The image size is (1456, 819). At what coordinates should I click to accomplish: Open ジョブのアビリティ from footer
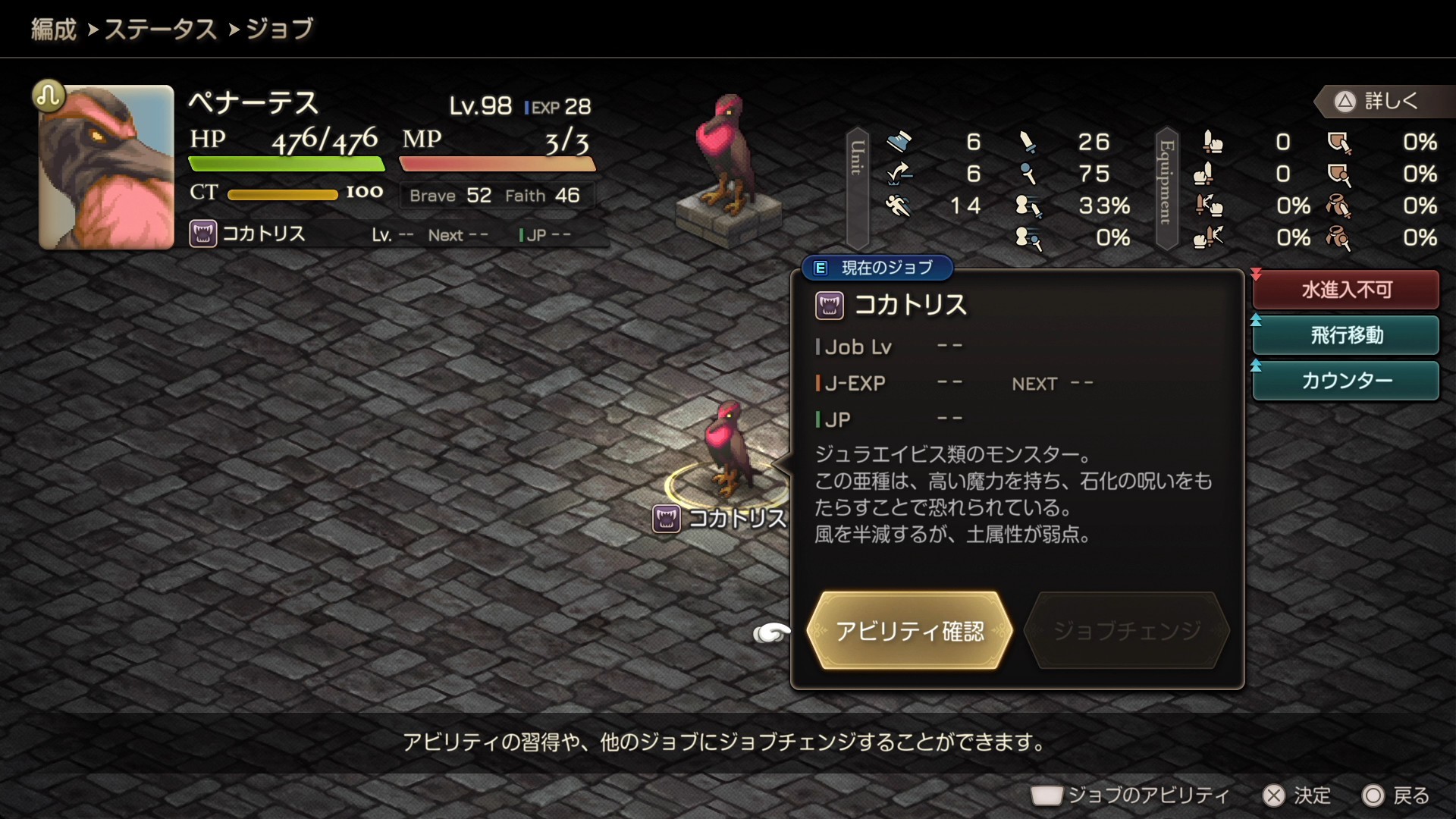(x=1130, y=795)
